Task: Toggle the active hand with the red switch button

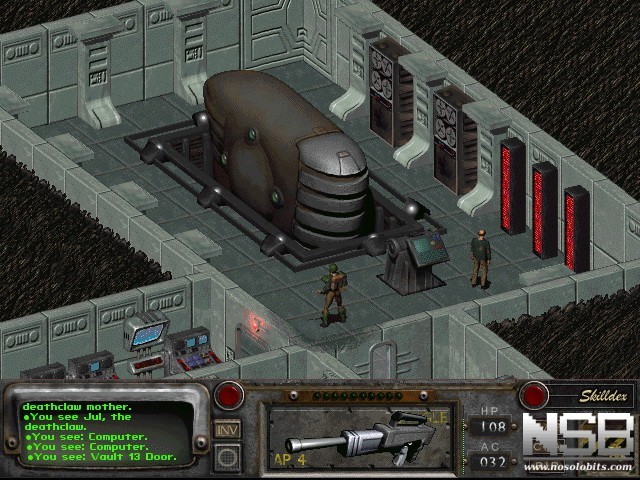Action: 229,395
